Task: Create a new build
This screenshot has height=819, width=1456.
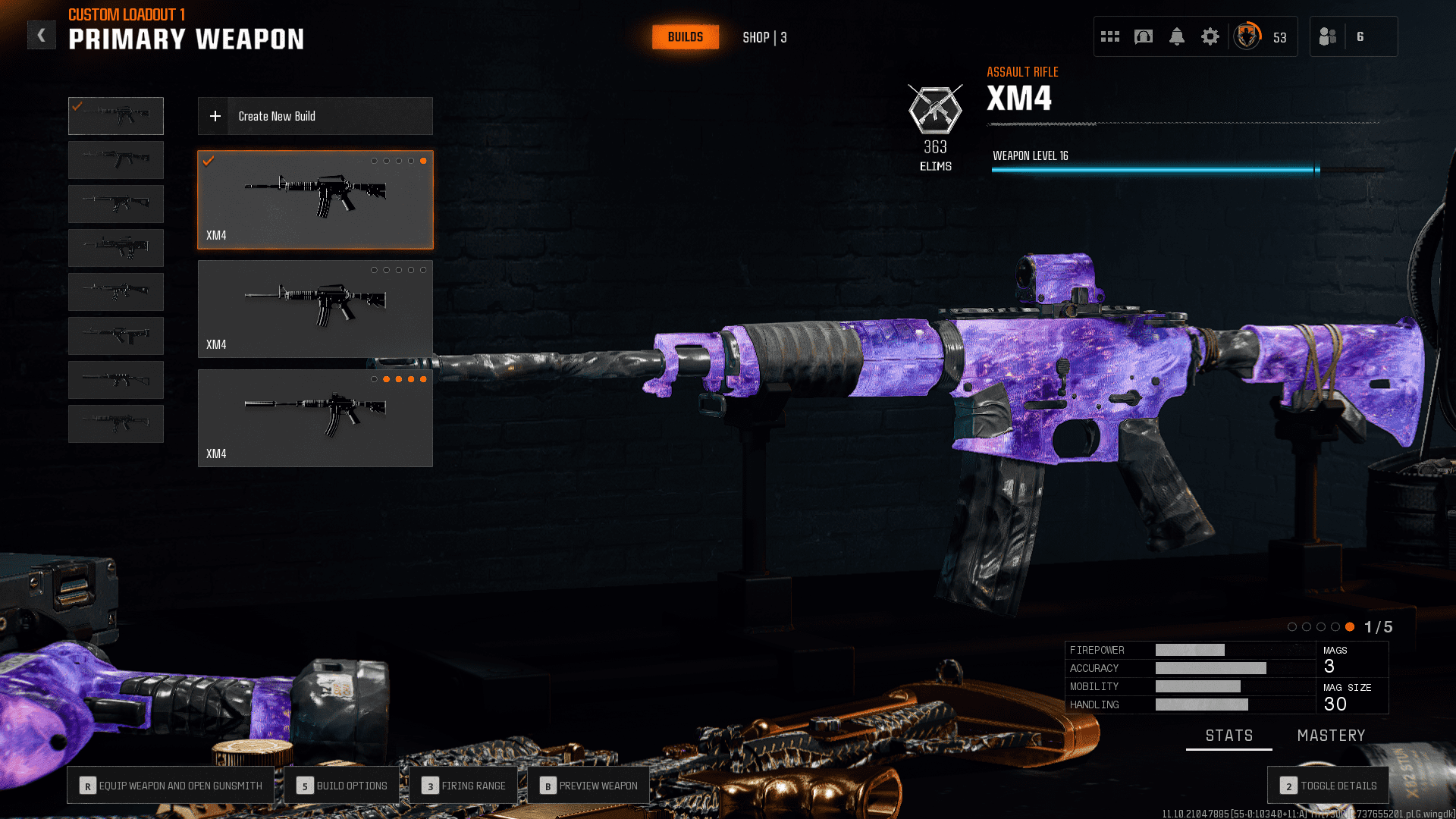Action: pyautogui.click(x=315, y=116)
